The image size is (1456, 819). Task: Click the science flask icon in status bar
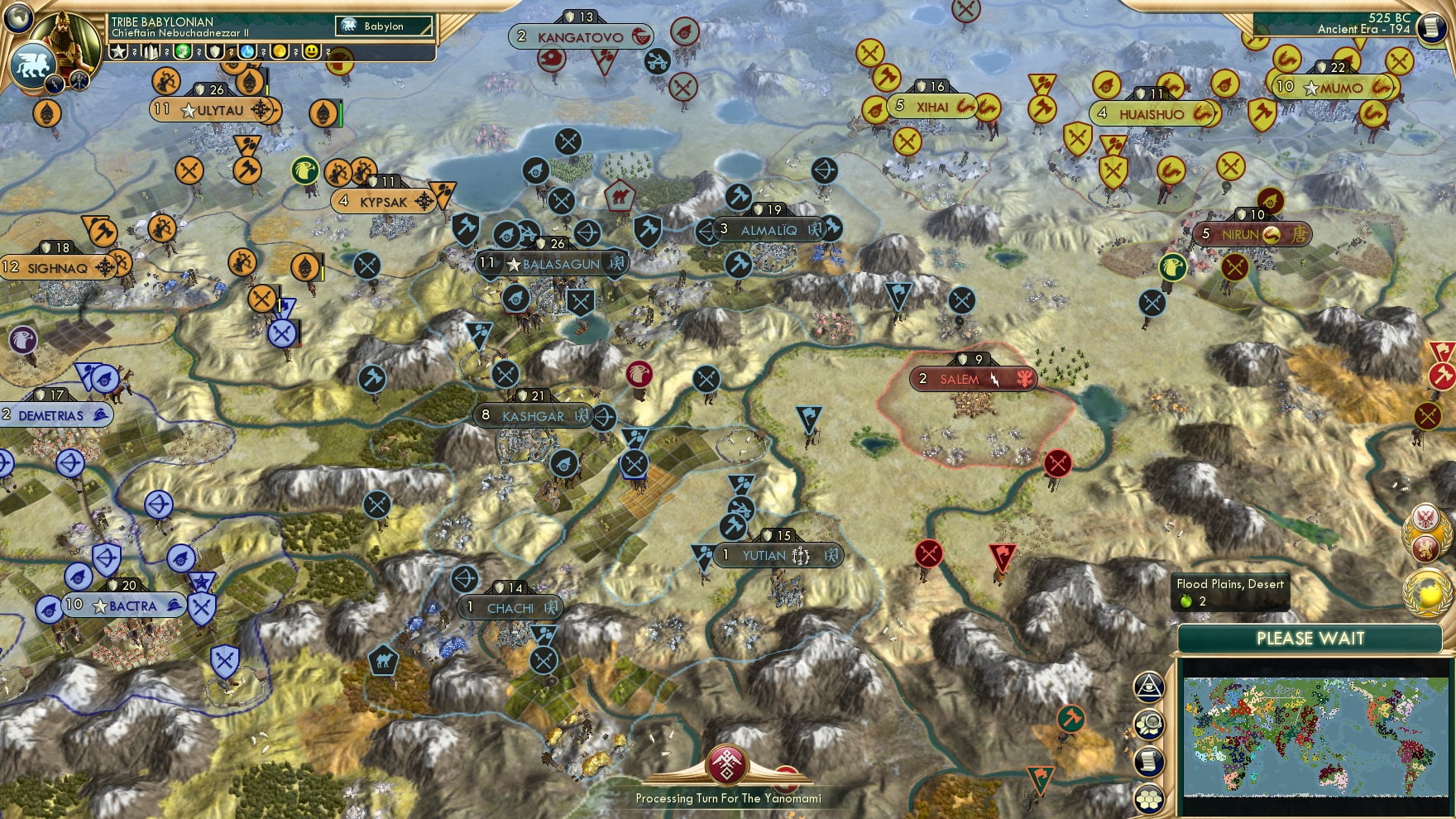249,53
